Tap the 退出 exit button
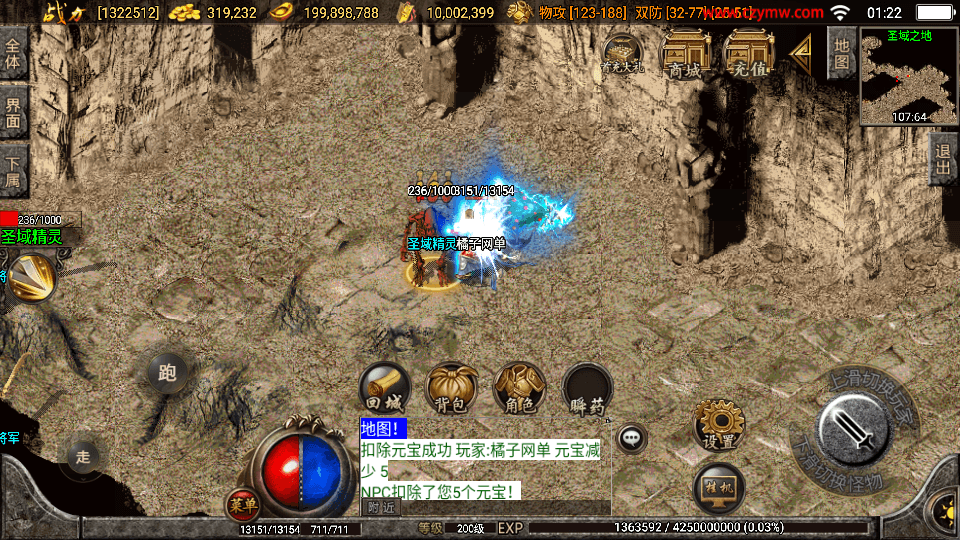This screenshot has width=960, height=540. [942, 159]
